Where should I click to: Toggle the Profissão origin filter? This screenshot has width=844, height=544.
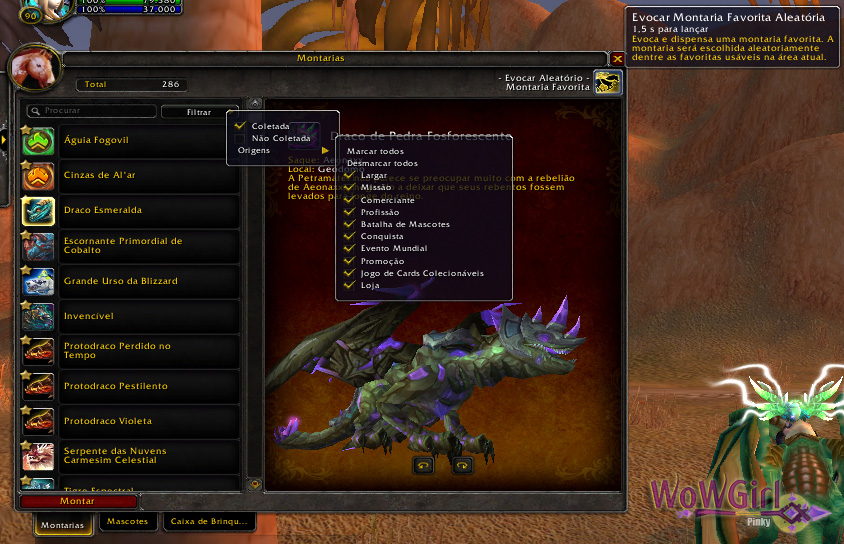pyautogui.click(x=379, y=212)
